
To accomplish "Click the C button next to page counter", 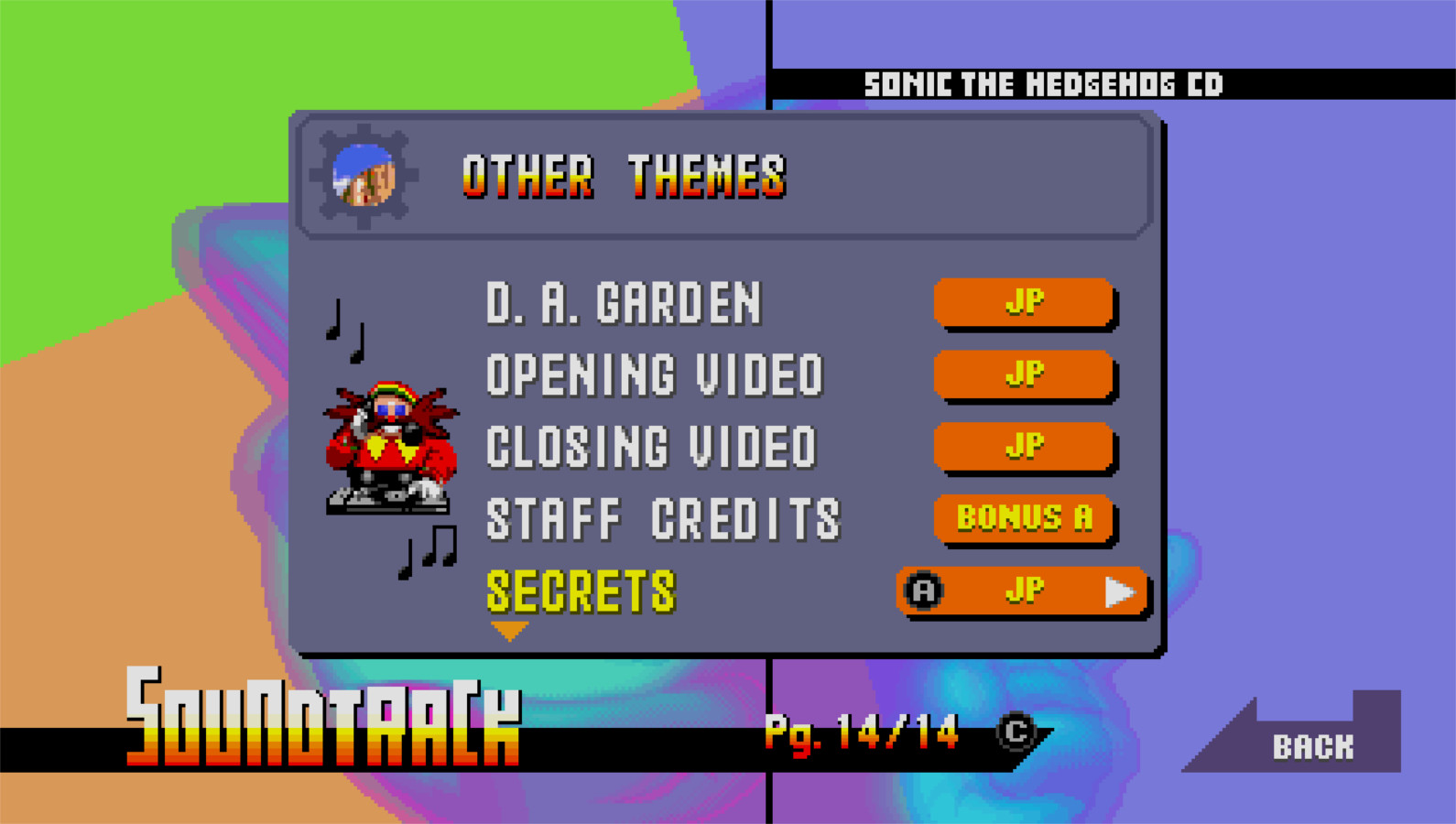I will (1015, 732).
